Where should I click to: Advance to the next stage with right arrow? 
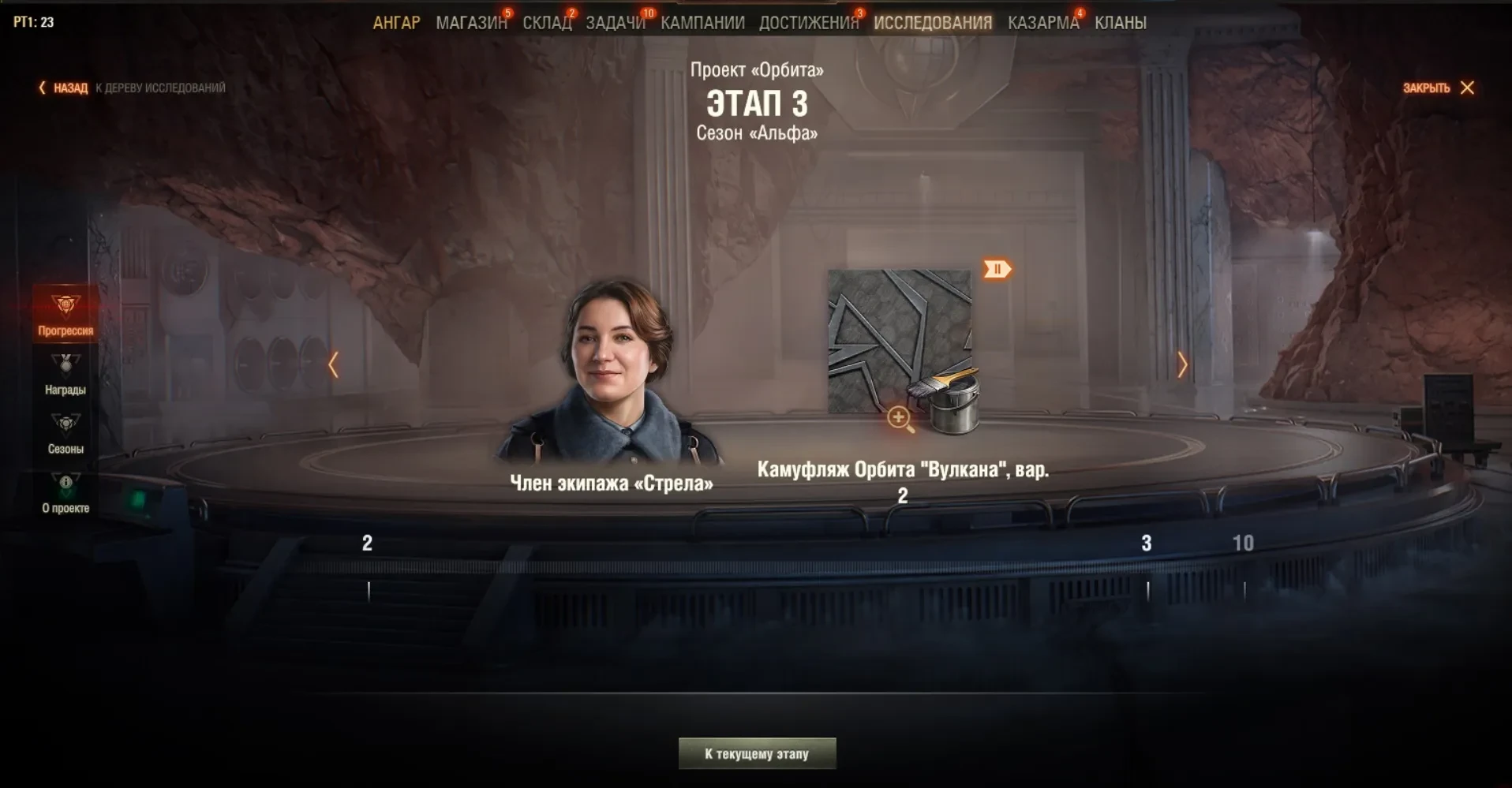1181,364
